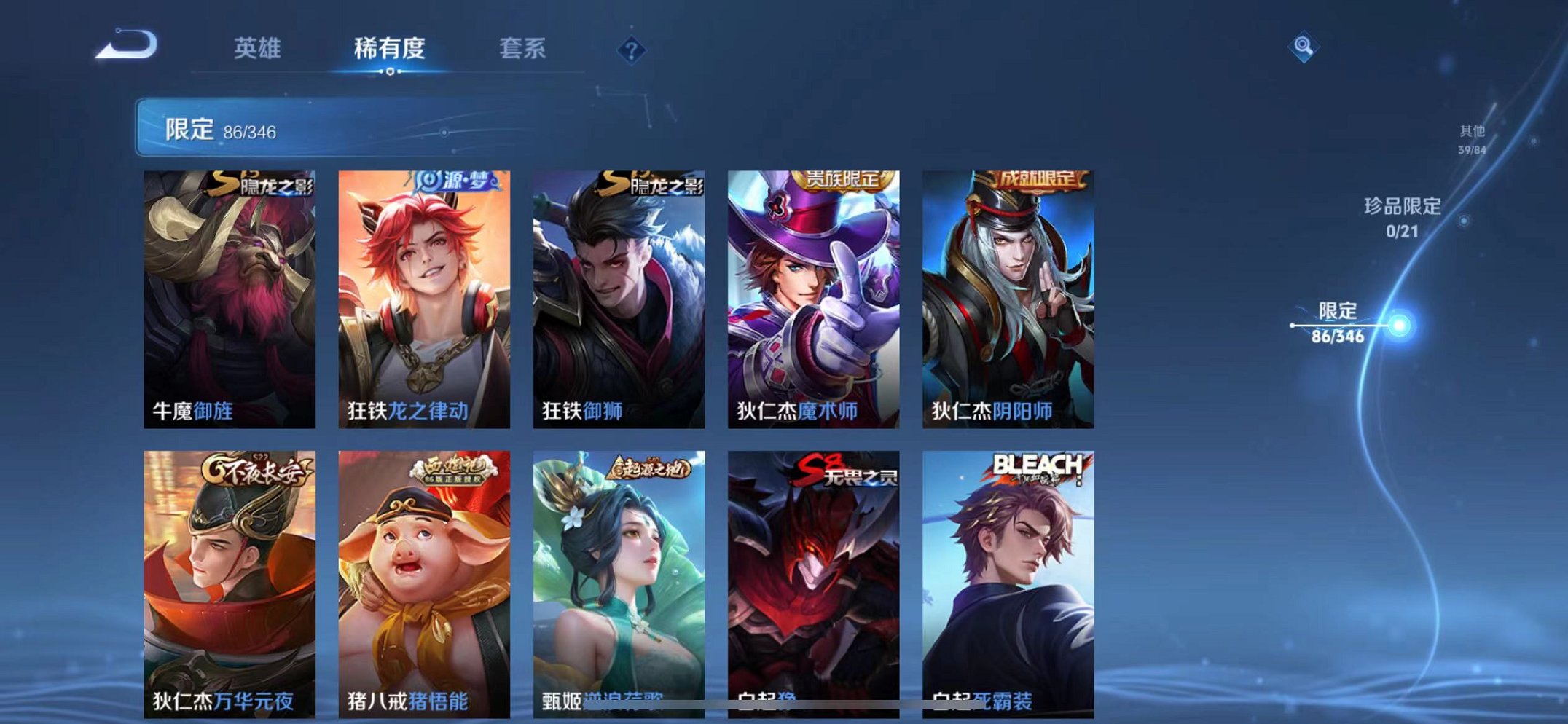
Task: Toggle to the 英雄 category view
Action: [259, 50]
